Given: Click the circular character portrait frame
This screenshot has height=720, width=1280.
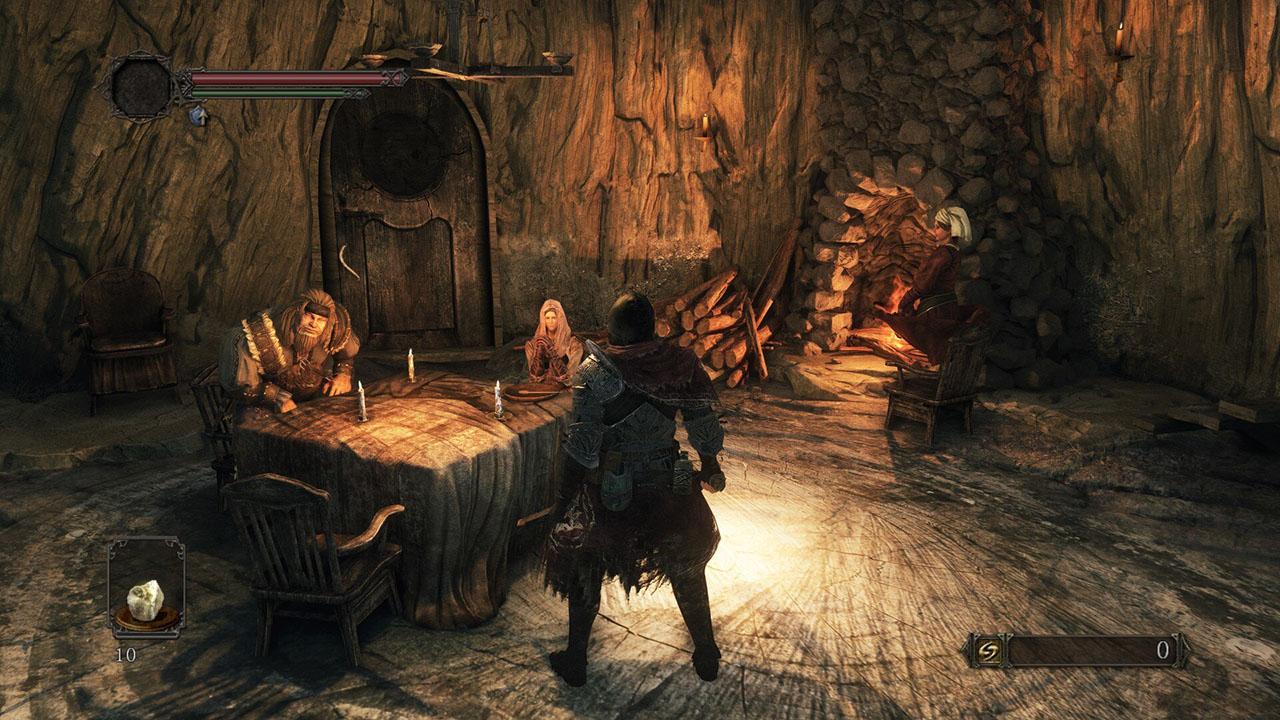Looking at the screenshot, I should (x=141, y=85).
